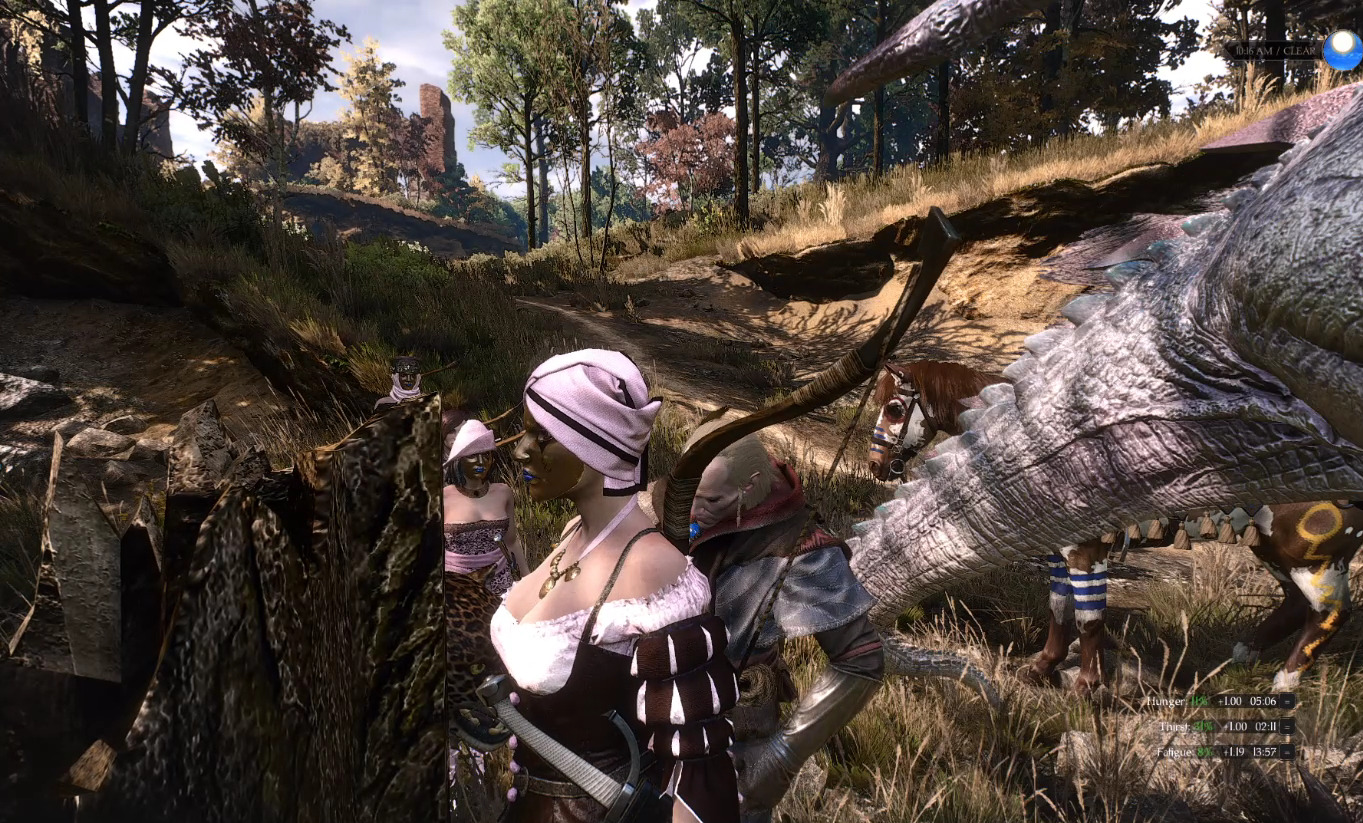
Task: Click the blue sun weather orb
Action: (1341, 49)
